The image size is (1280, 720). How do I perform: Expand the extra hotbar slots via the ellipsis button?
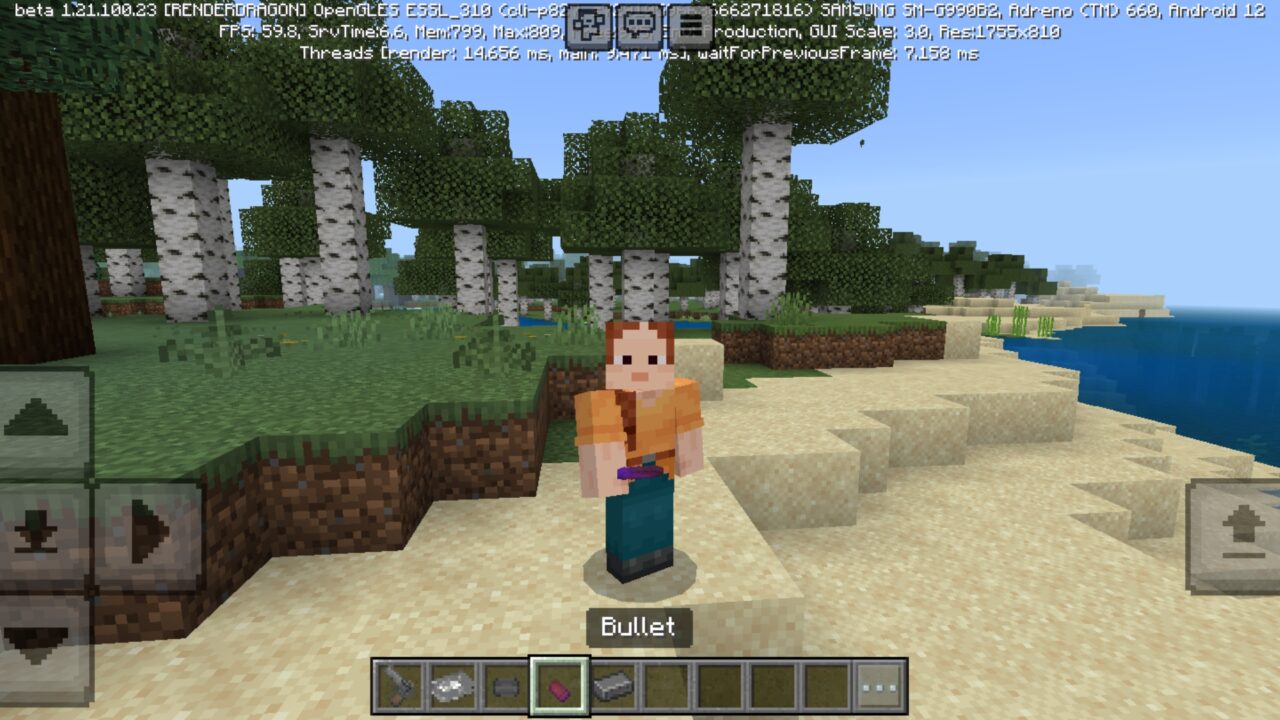point(877,686)
